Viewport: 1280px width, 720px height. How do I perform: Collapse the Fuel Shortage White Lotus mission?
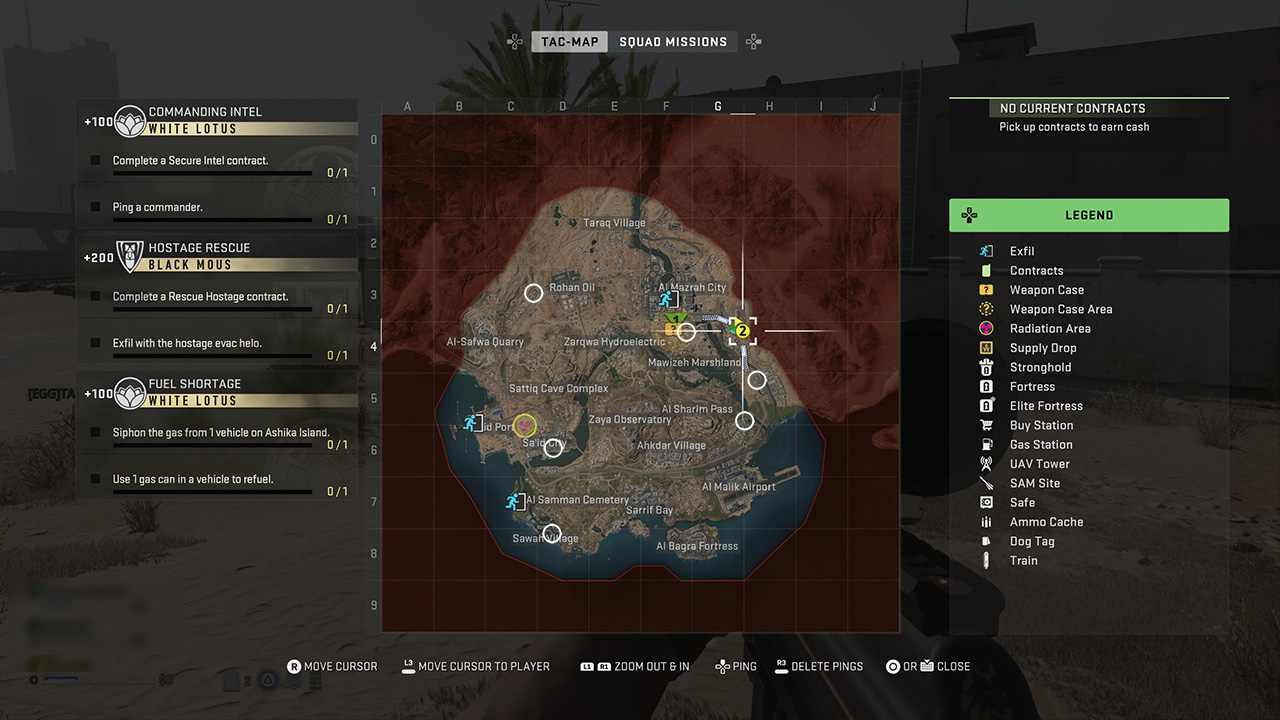[217, 389]
